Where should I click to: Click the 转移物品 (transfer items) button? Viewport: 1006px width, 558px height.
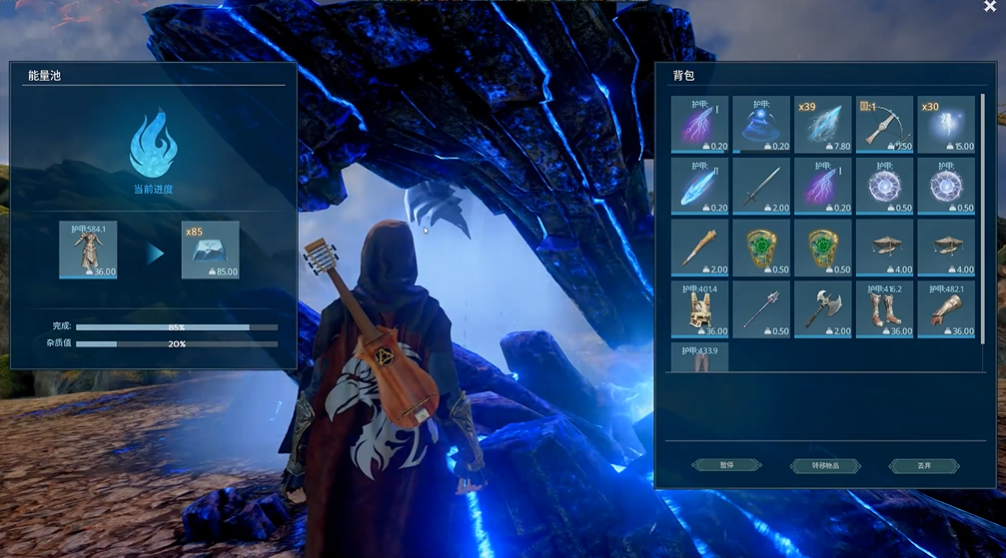pos(824,465)
